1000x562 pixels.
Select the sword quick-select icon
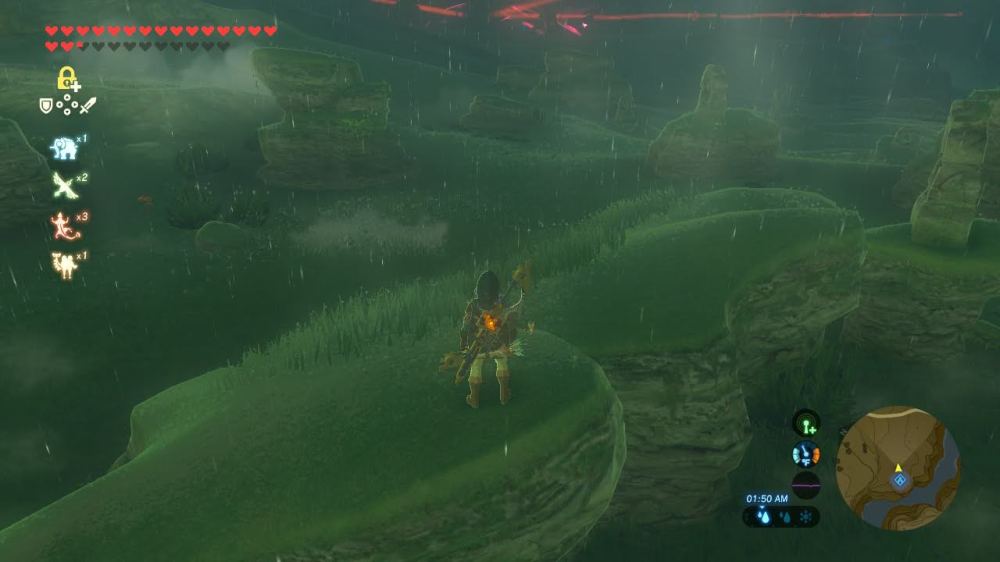pos(88,105)
